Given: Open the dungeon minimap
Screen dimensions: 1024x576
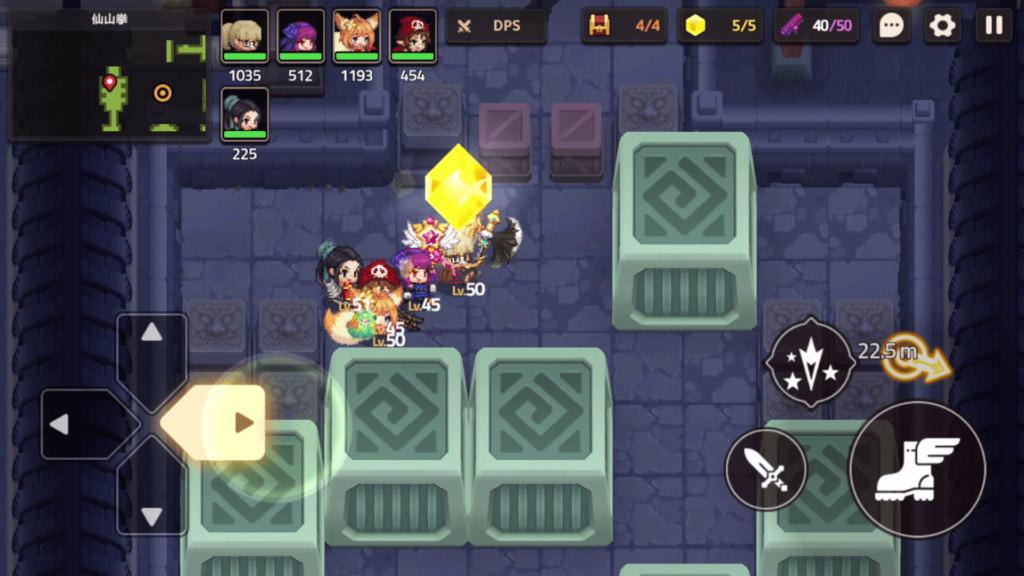Looking at the screenshot, I should (109, 76).
